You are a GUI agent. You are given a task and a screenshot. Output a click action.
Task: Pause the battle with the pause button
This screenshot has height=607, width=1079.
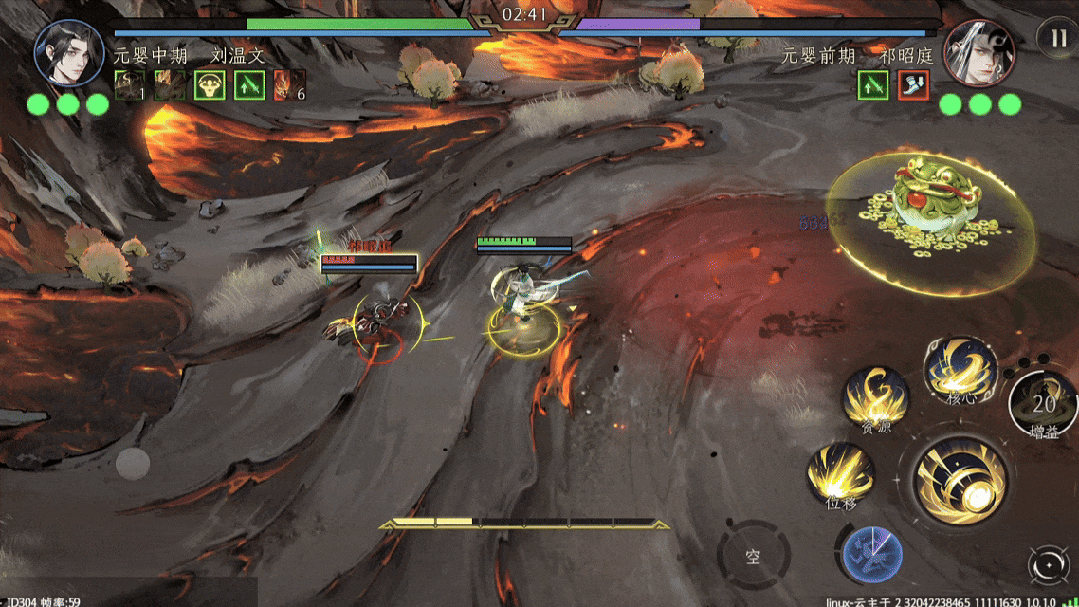(1057, 38)
